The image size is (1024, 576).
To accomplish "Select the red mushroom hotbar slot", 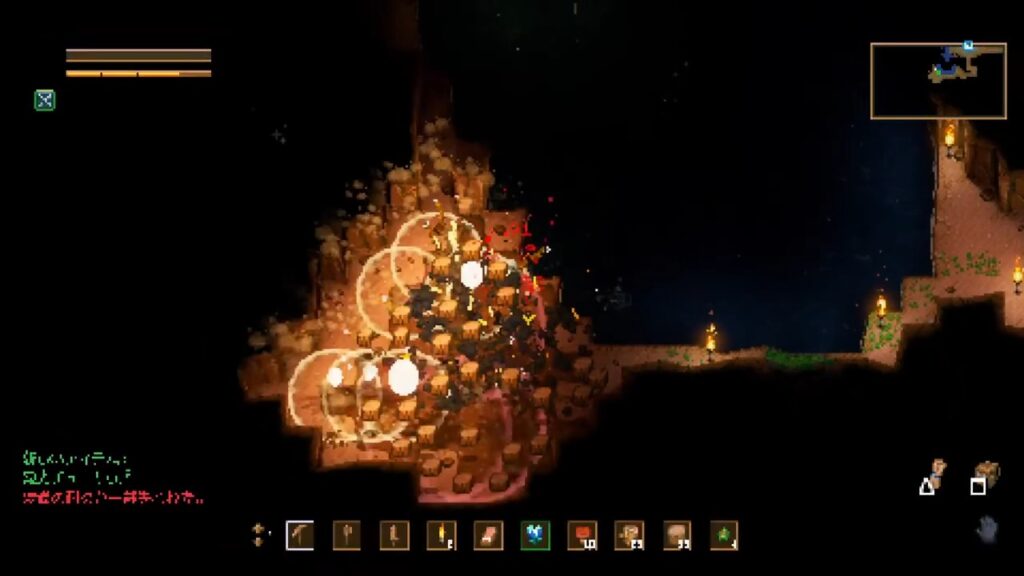I will coord(581,535).
